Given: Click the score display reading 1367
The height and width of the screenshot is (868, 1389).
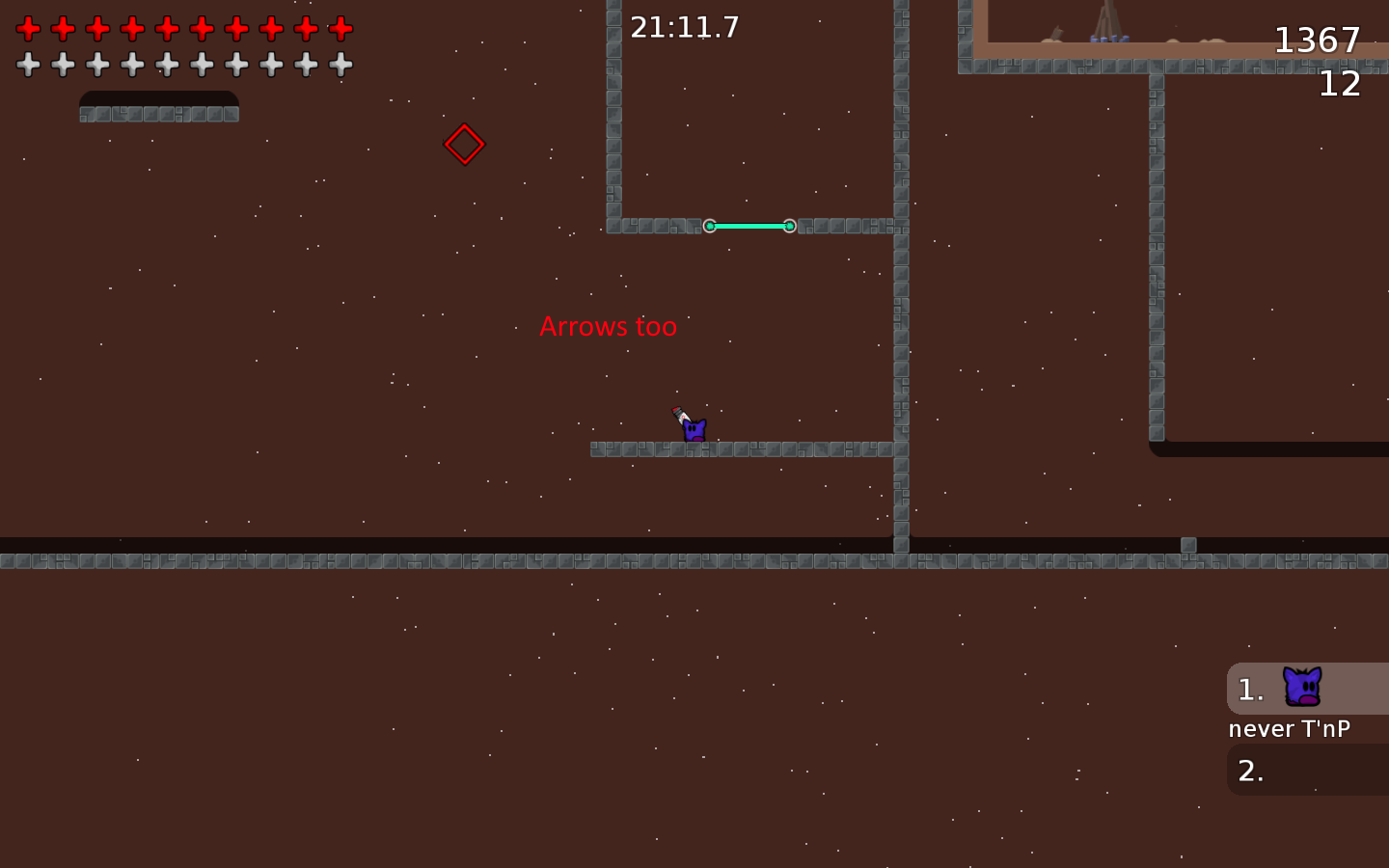Looking at the screenshot, I should pos(1318,41).
